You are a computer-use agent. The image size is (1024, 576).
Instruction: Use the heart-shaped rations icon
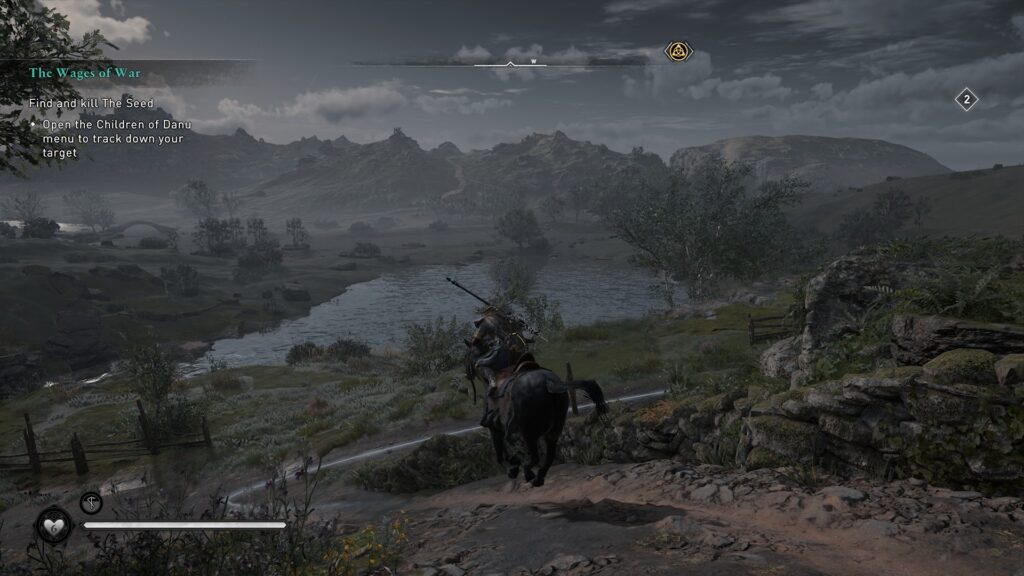tap(53, 525)
